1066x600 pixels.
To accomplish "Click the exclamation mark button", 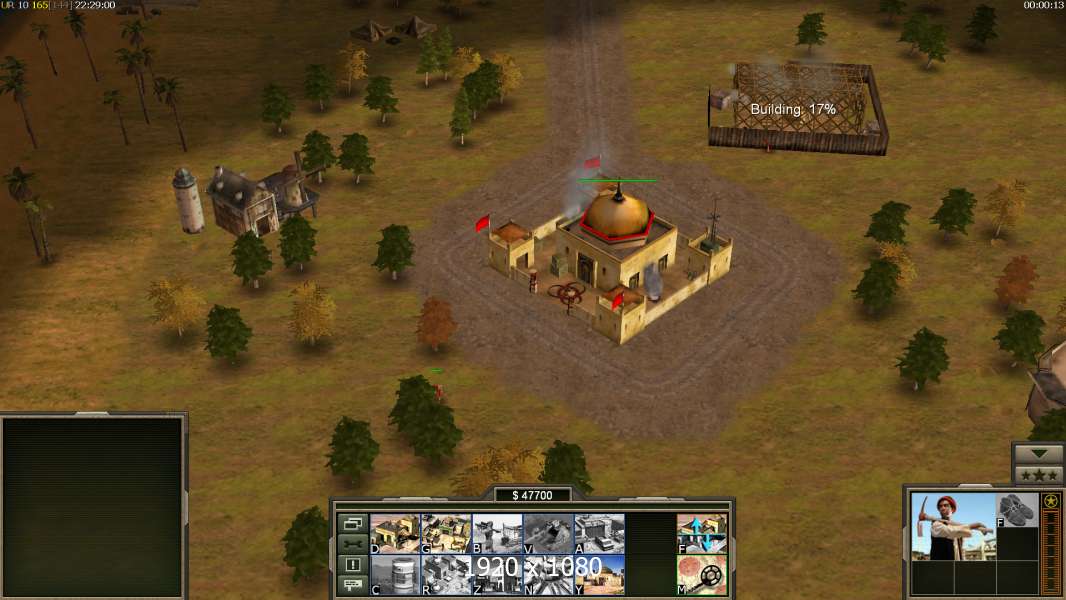I will (x=352, y=565).
